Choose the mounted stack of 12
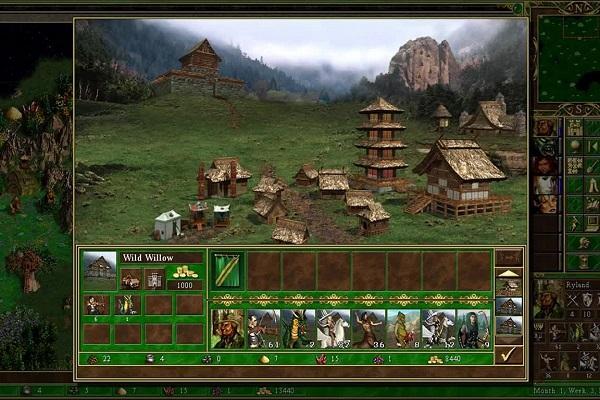This screenshot has width=600, height=400. click(438, 328)
